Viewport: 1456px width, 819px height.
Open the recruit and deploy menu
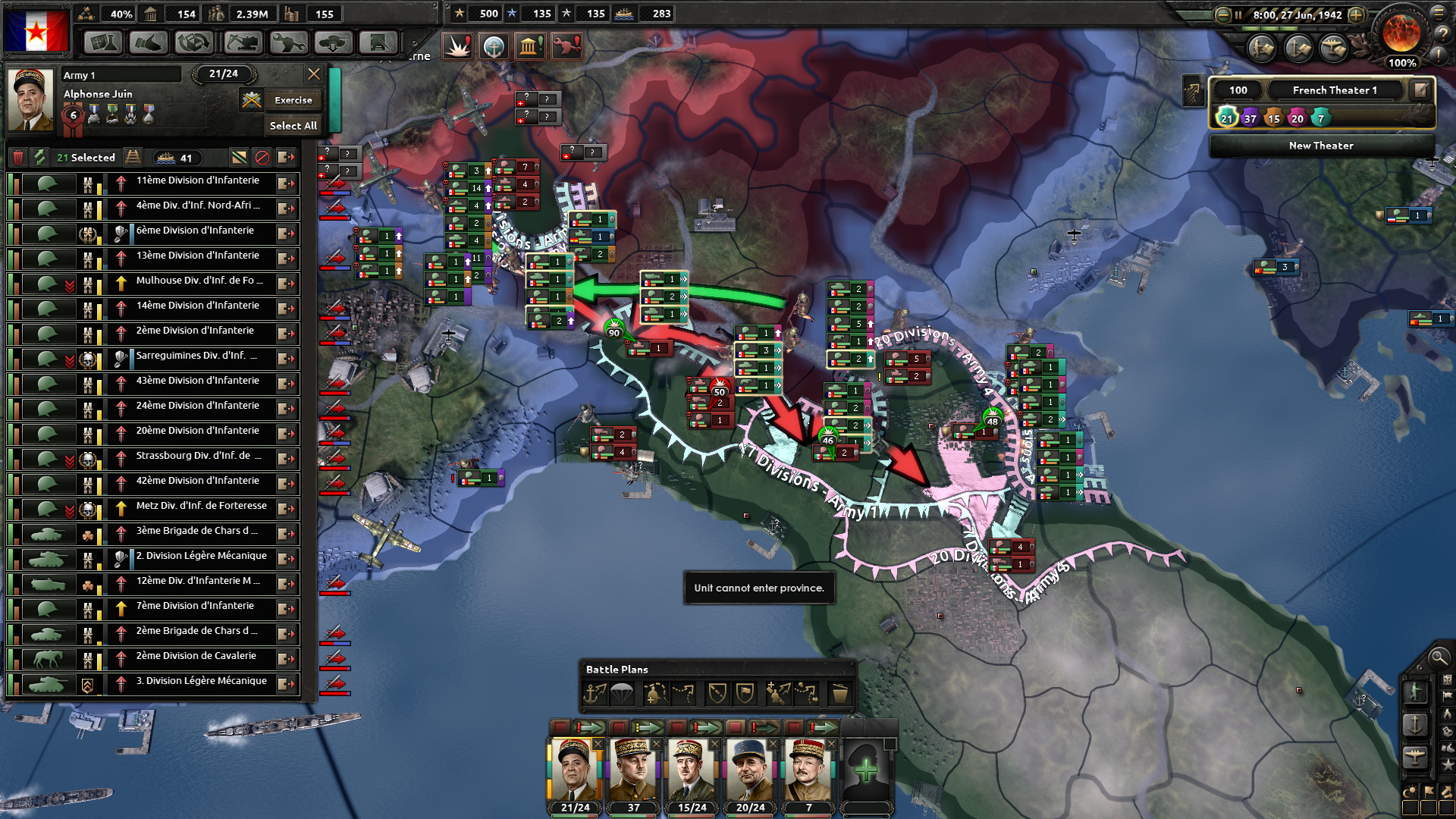(331, 43)
